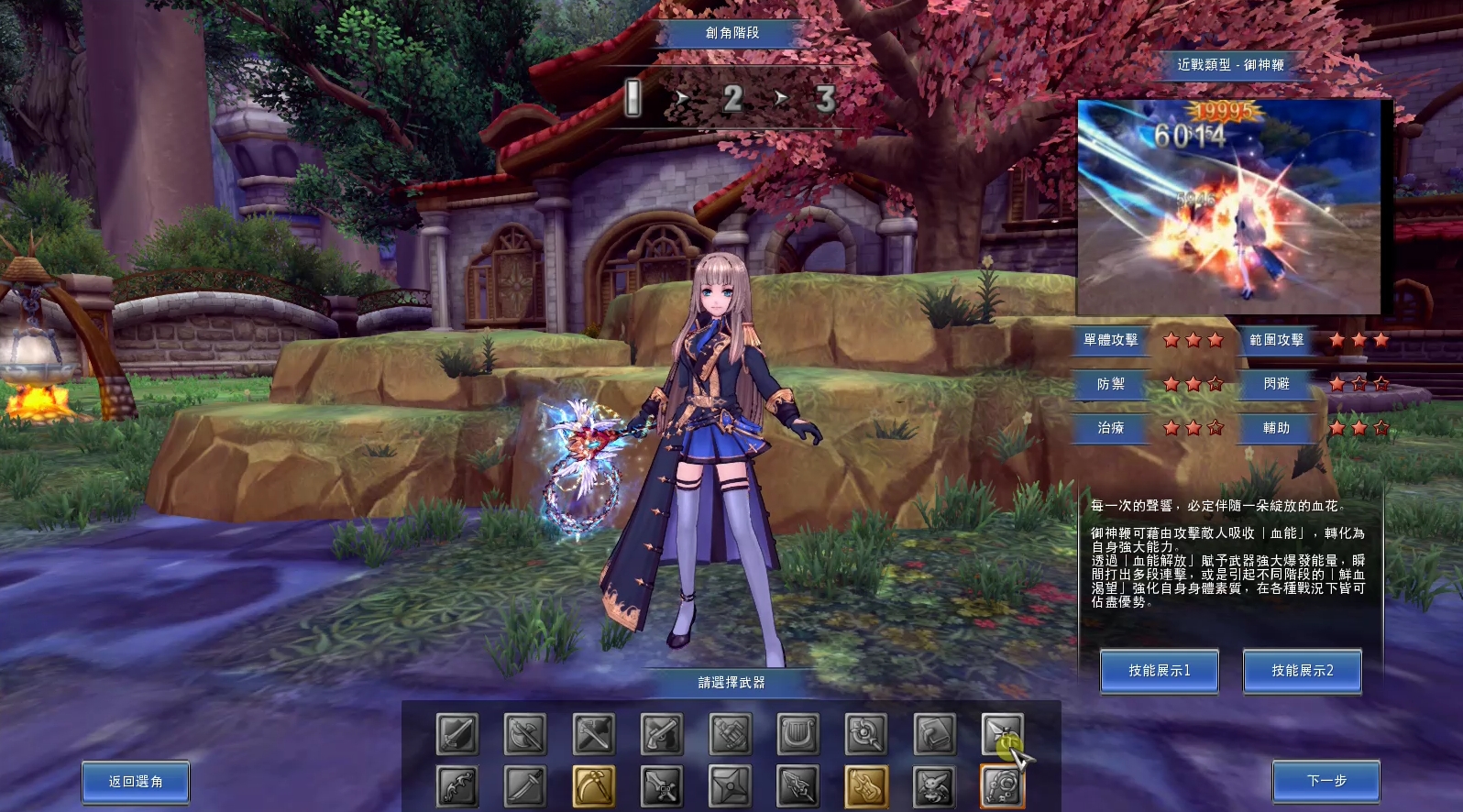Select the highlighted whip weapon icon
This screenshot has height=812, width=1463.
(1002, 786)
